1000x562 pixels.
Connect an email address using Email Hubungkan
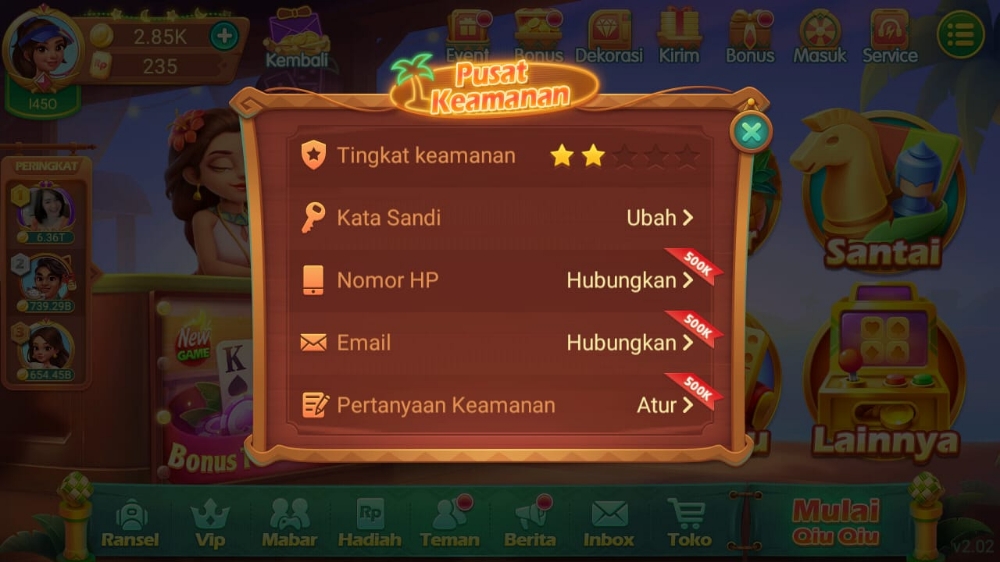point(629,343)
